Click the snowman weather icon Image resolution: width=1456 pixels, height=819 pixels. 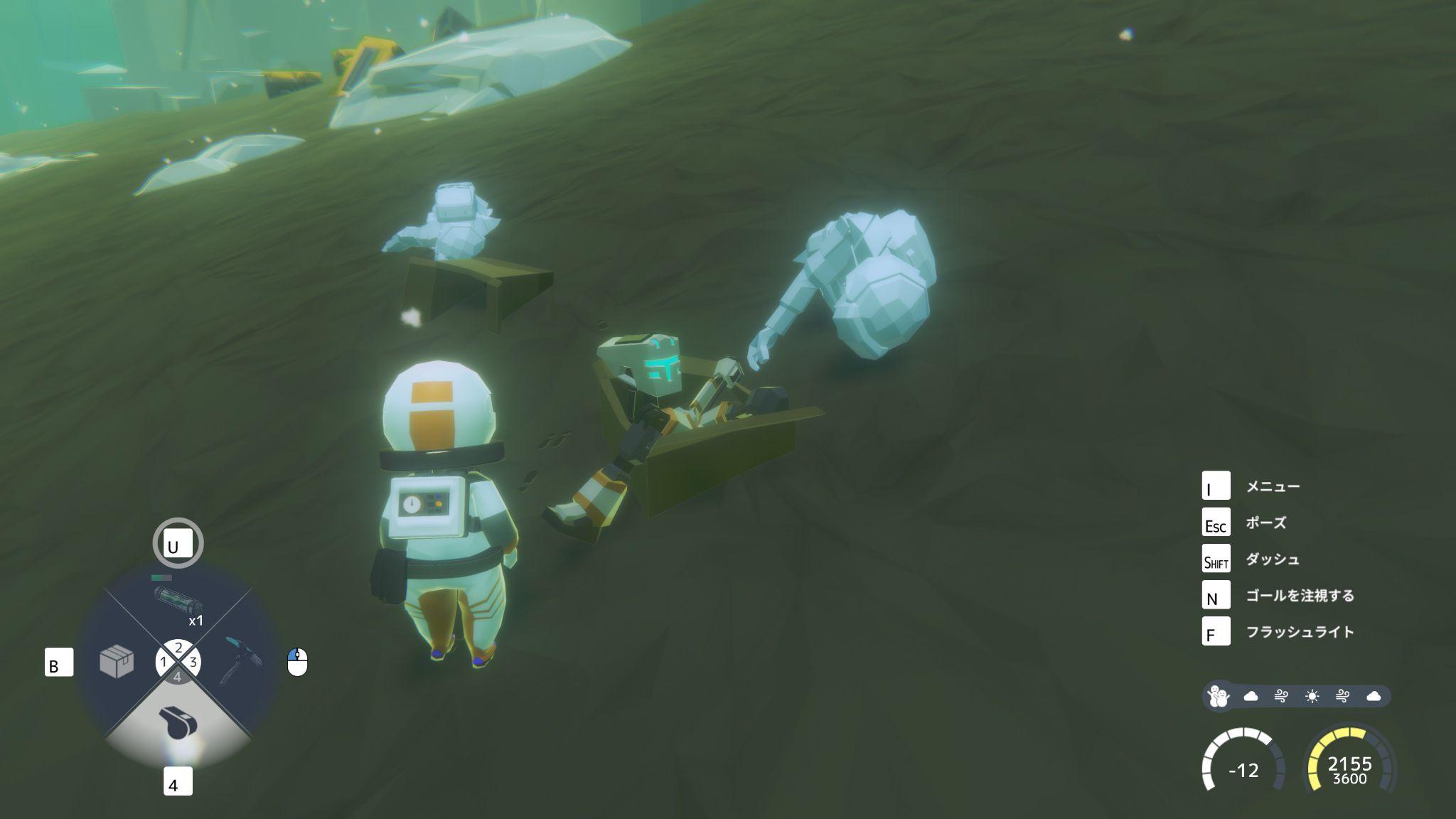(1219, 696)
